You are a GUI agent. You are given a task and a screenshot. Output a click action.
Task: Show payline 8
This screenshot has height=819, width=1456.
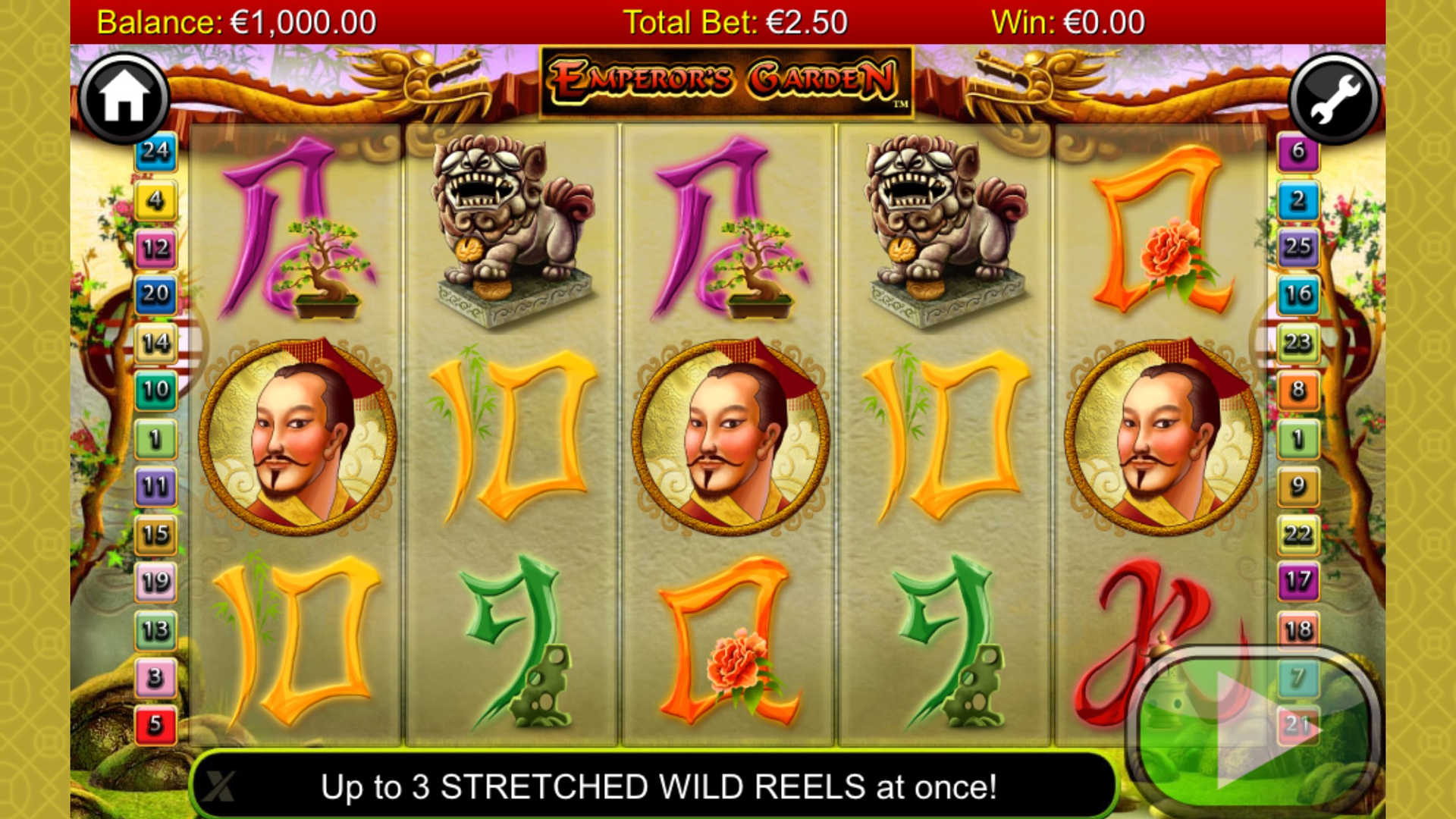click(x=1298, y=391)
